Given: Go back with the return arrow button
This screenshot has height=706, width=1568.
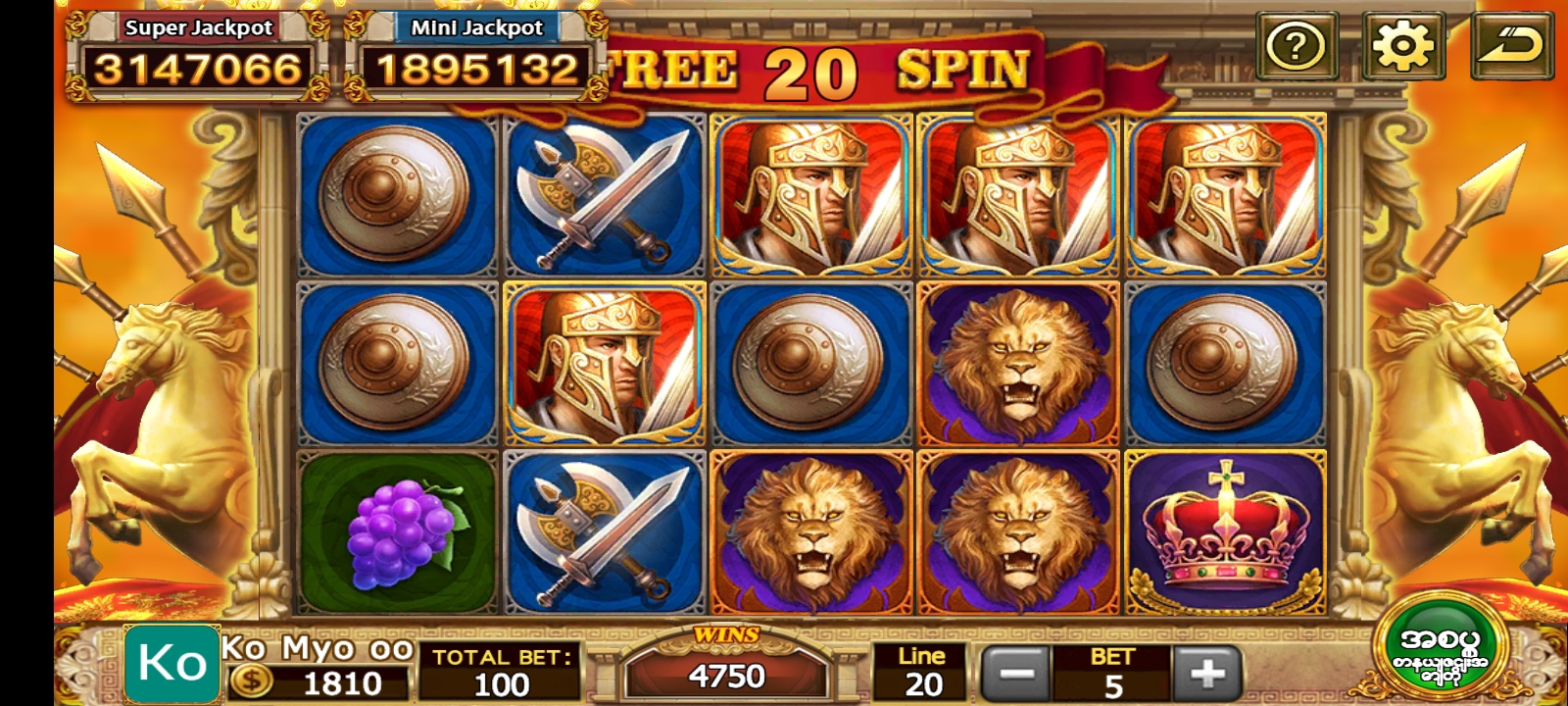Looking at the screenshot, I should pos(1511,46).
